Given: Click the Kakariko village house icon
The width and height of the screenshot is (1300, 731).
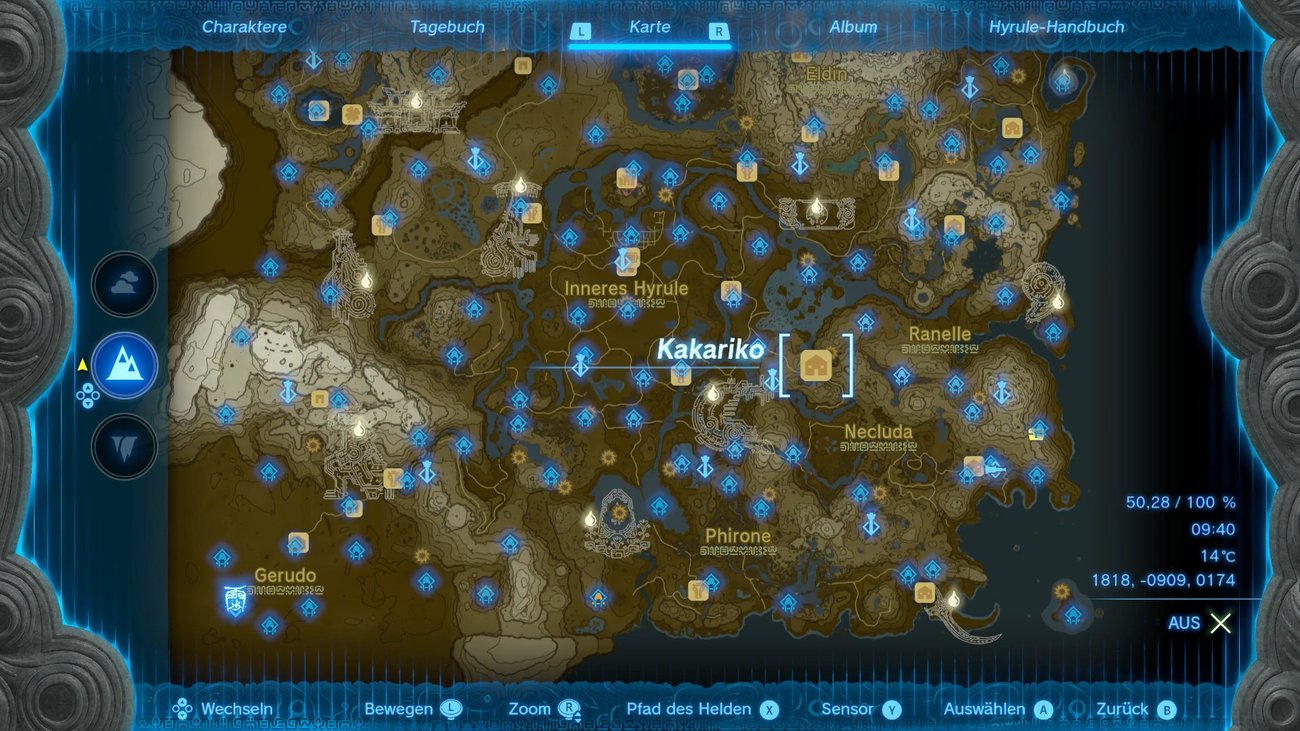Looking at the screenshot, I should (818, 365).
